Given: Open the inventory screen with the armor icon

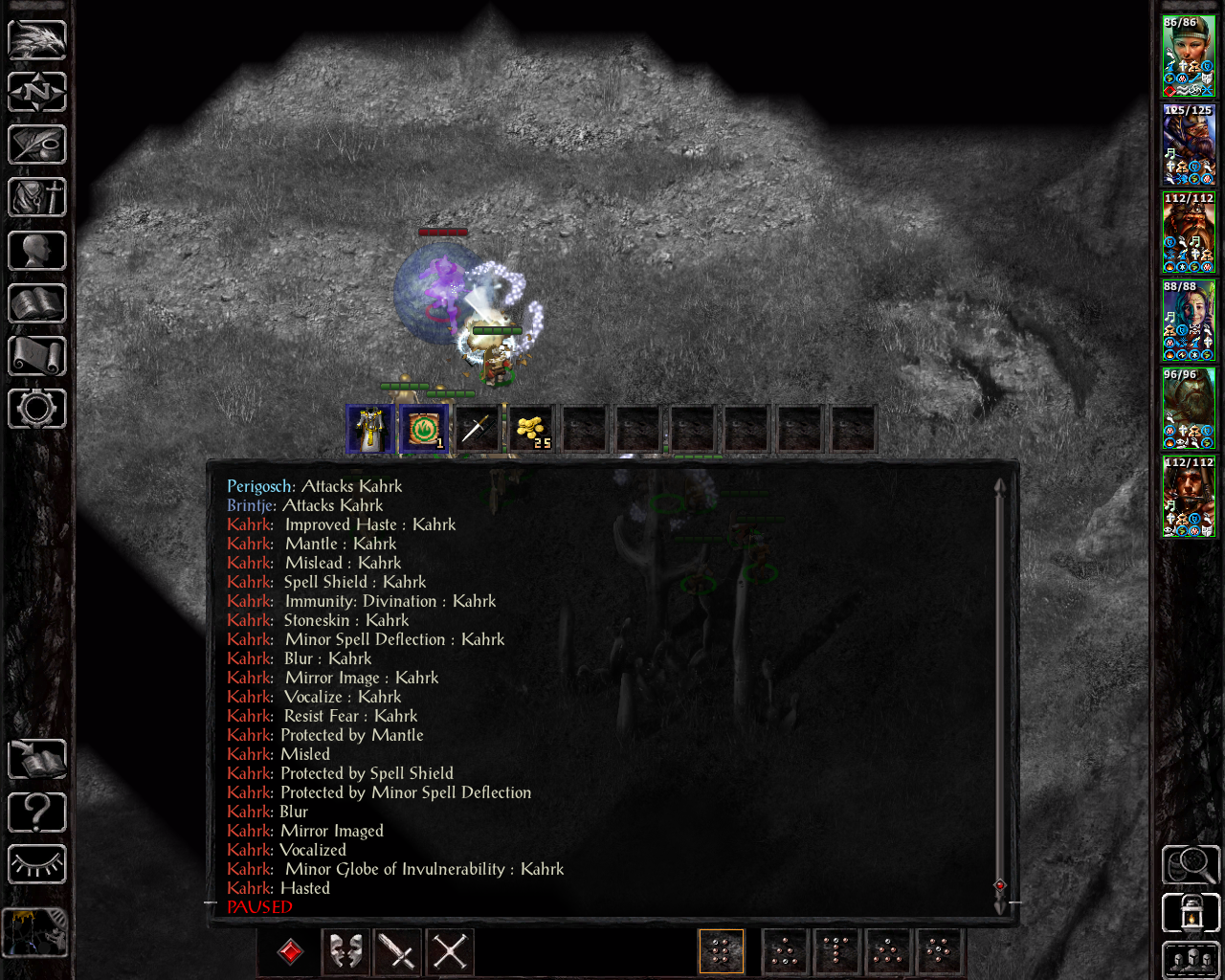Looking at the screenshot, I should coord(37,198).
